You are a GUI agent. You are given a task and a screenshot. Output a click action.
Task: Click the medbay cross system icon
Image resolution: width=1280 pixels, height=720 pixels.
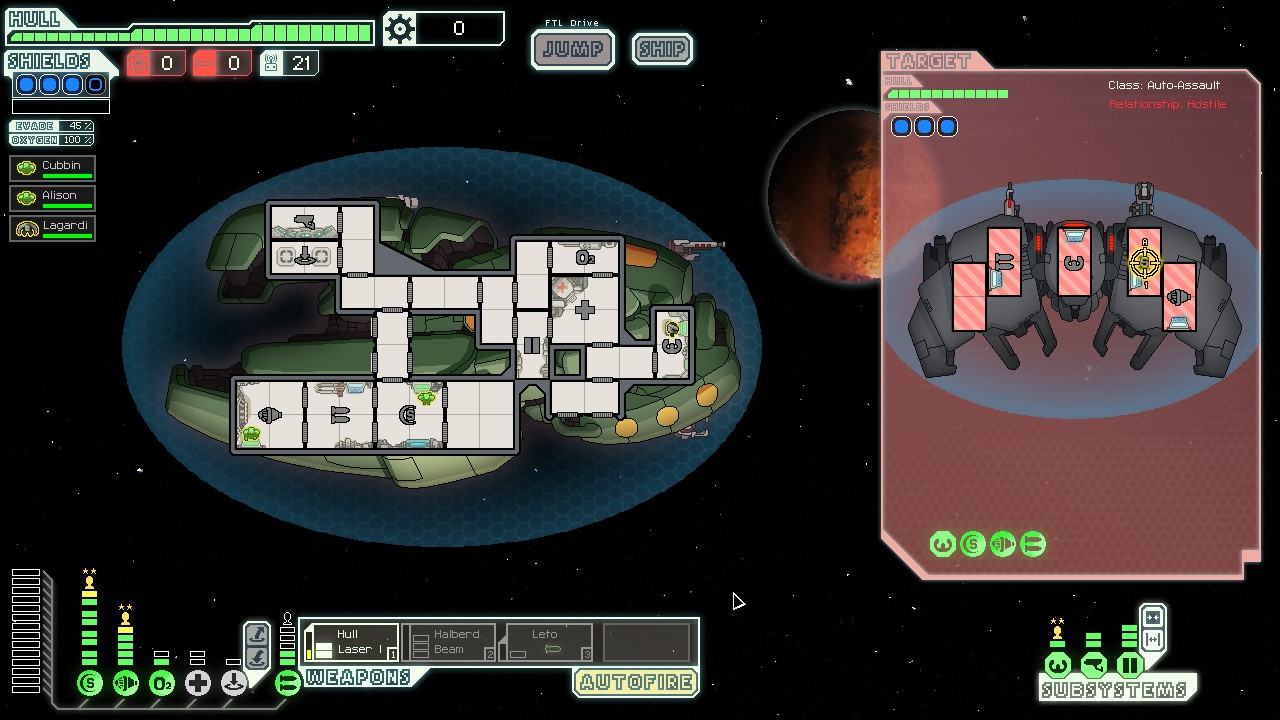click(x=198, y=684)
